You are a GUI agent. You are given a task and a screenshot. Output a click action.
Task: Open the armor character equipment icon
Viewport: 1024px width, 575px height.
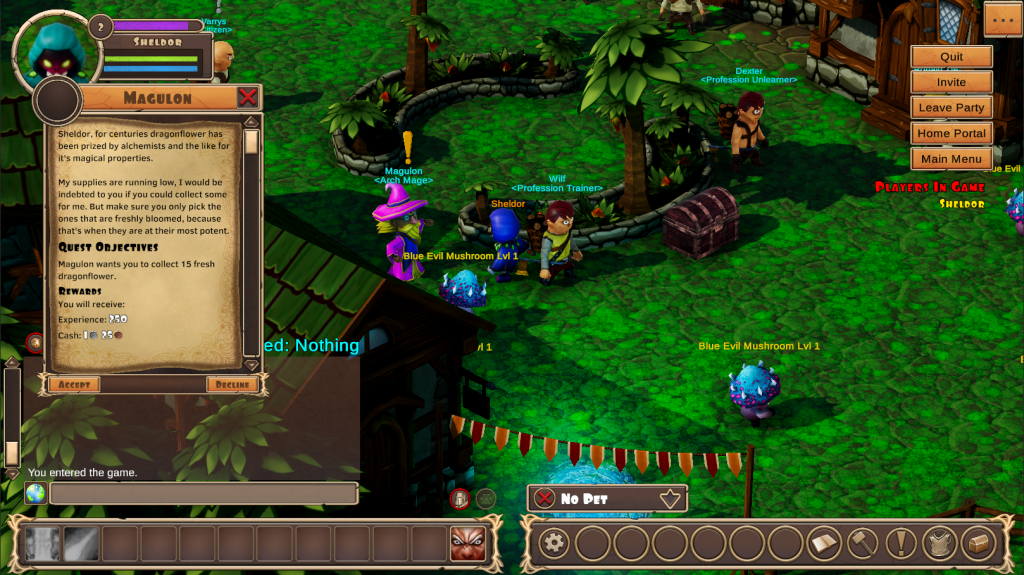940,544
